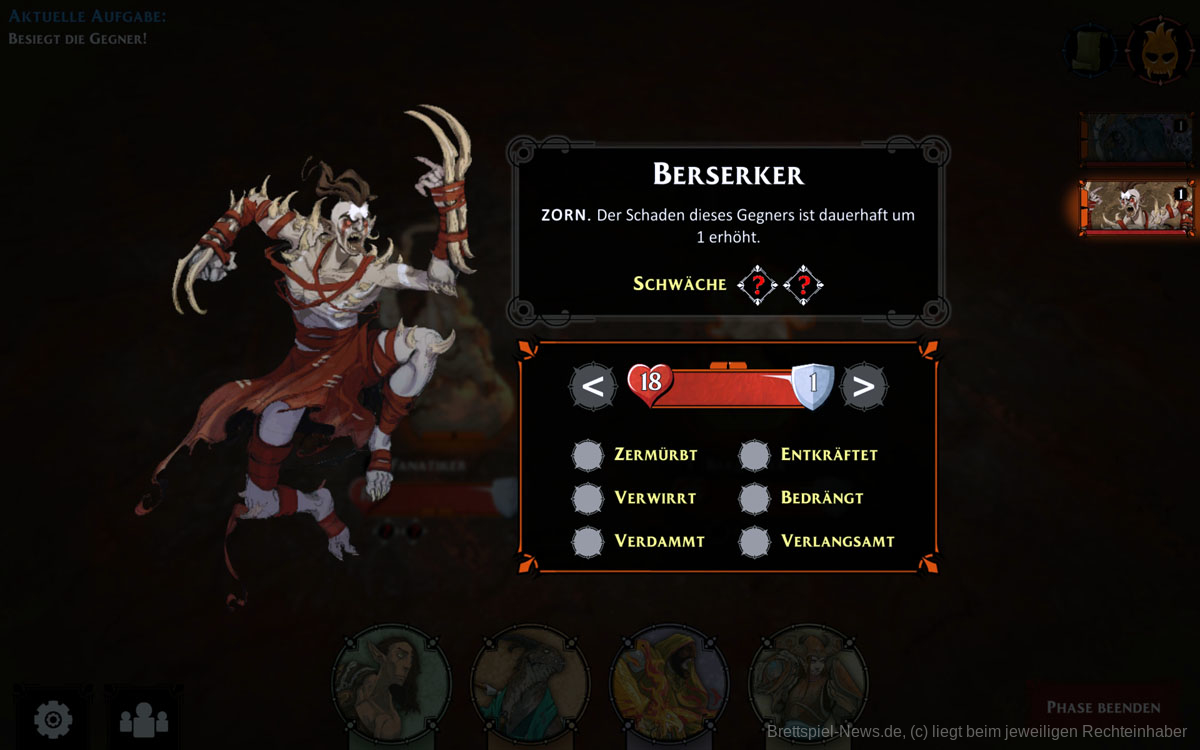Viewport: 1200px width, 750px height.
Task: Toggle the Verwirrt status marker
Action: point(588,498)
